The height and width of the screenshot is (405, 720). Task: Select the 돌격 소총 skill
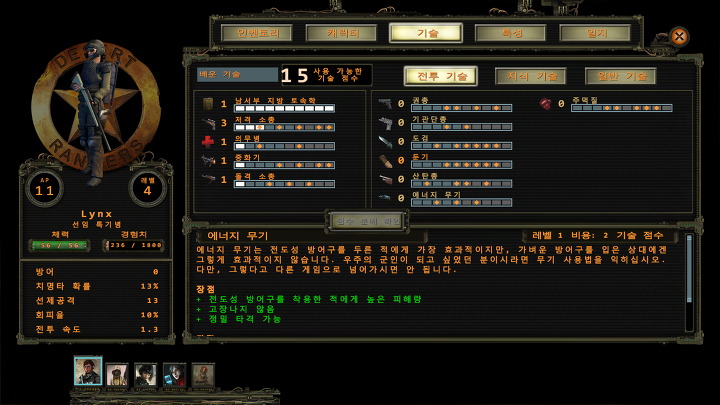(x=270, y=179)
